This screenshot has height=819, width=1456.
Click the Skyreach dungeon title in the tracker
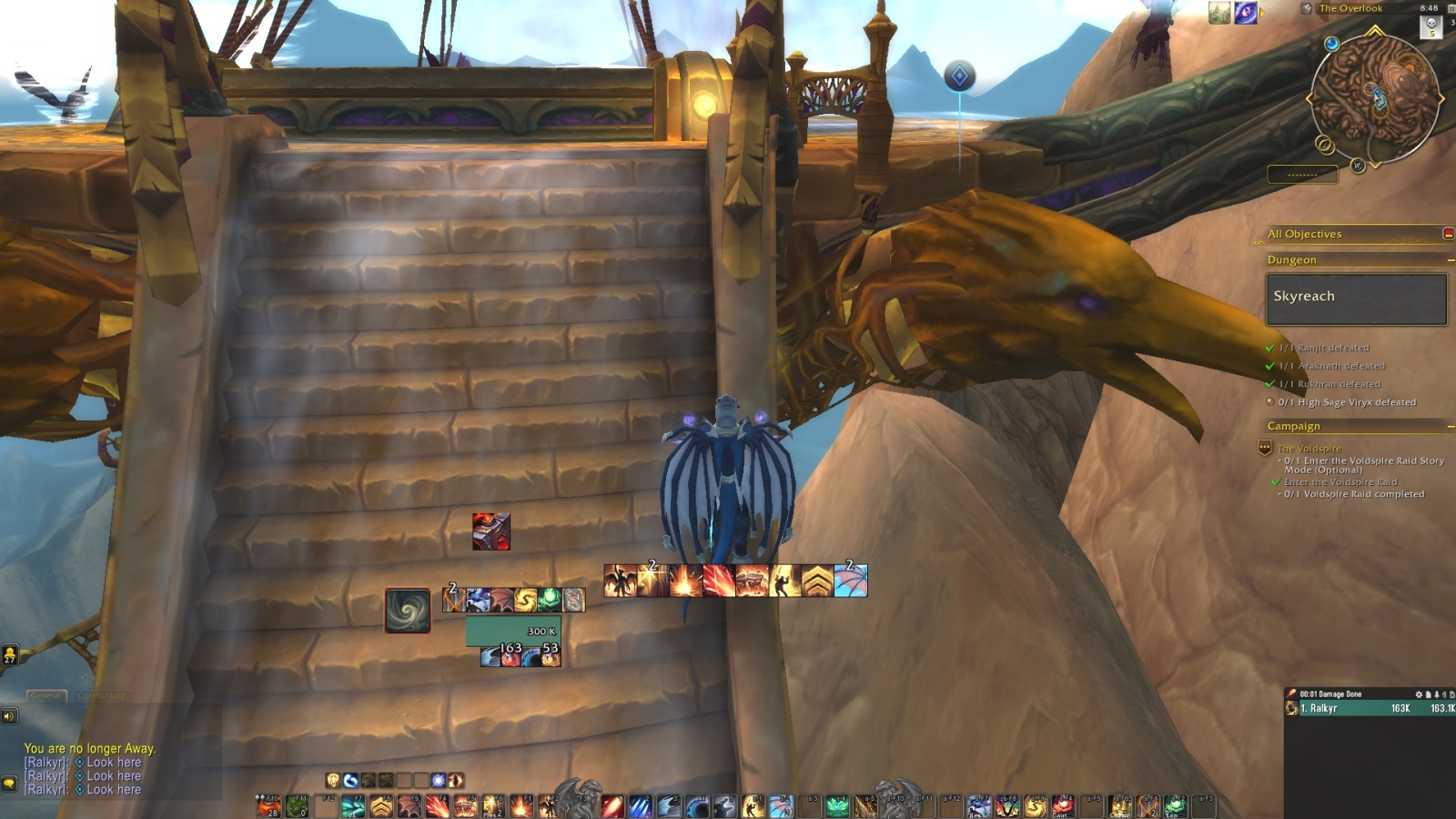tap(1306, 296)
